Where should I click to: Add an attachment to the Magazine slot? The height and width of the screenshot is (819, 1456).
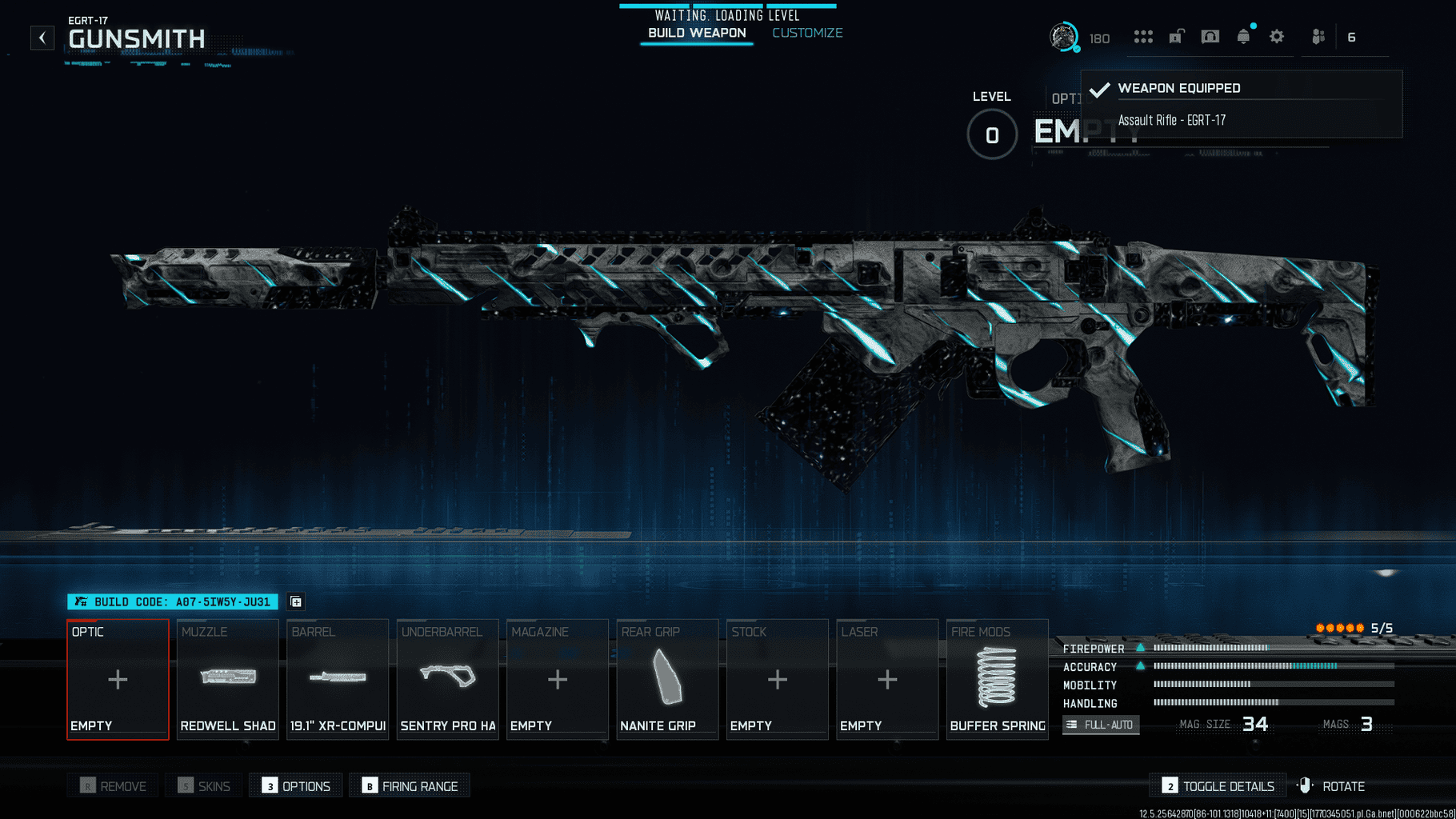click(x=558, y=679)
